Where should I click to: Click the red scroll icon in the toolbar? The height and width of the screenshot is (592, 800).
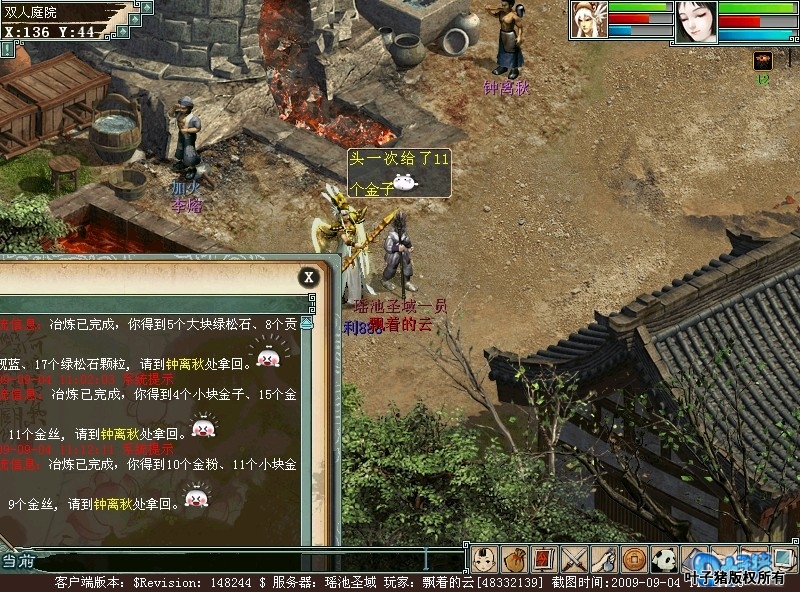tap(544, 559)
